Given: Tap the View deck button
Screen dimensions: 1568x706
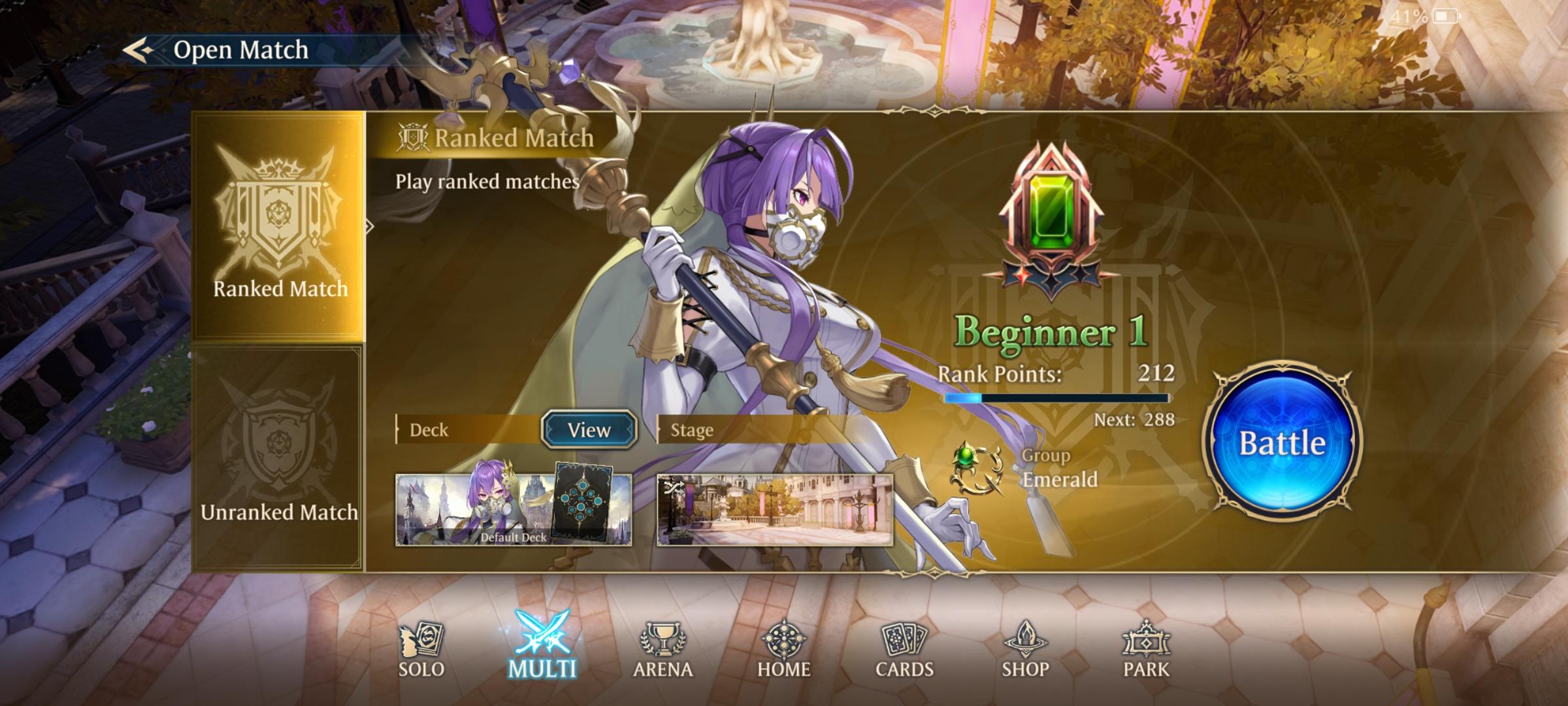Looking at the screenshot, I should [x=588, y=429].
